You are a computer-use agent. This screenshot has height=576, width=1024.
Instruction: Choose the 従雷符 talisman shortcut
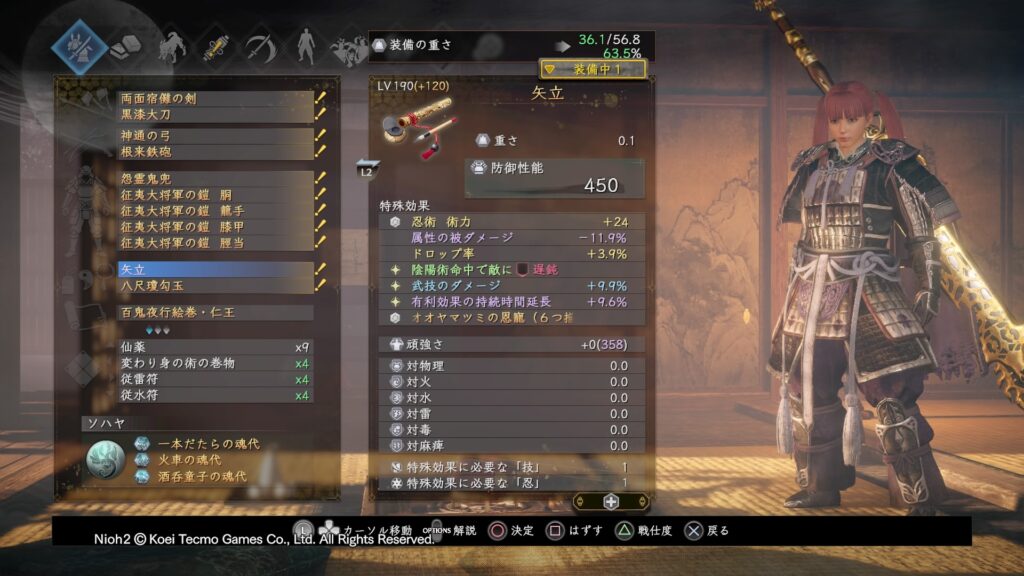coord(215,379)
